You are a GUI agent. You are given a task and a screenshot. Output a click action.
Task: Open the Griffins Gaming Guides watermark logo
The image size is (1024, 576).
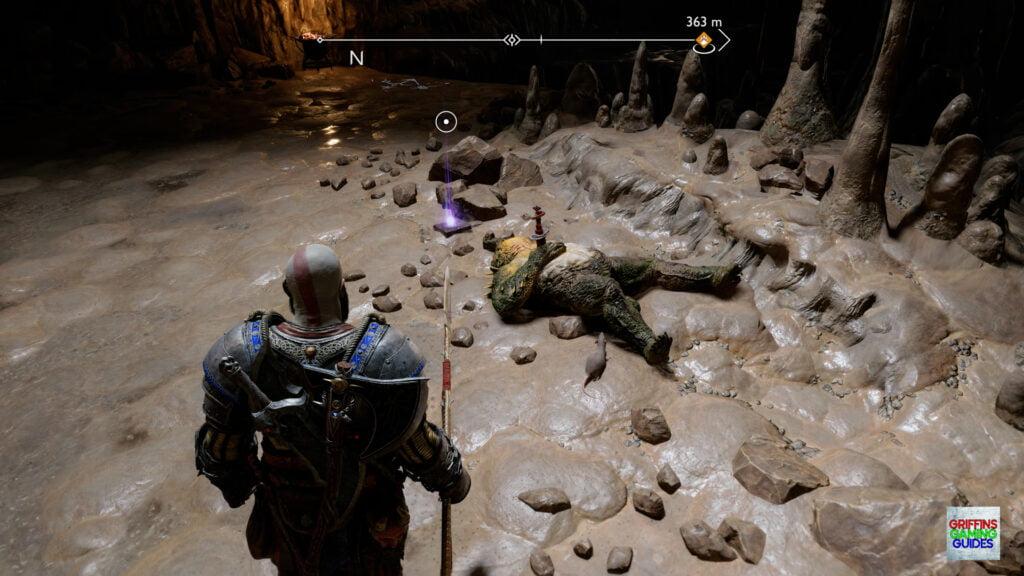972,533
